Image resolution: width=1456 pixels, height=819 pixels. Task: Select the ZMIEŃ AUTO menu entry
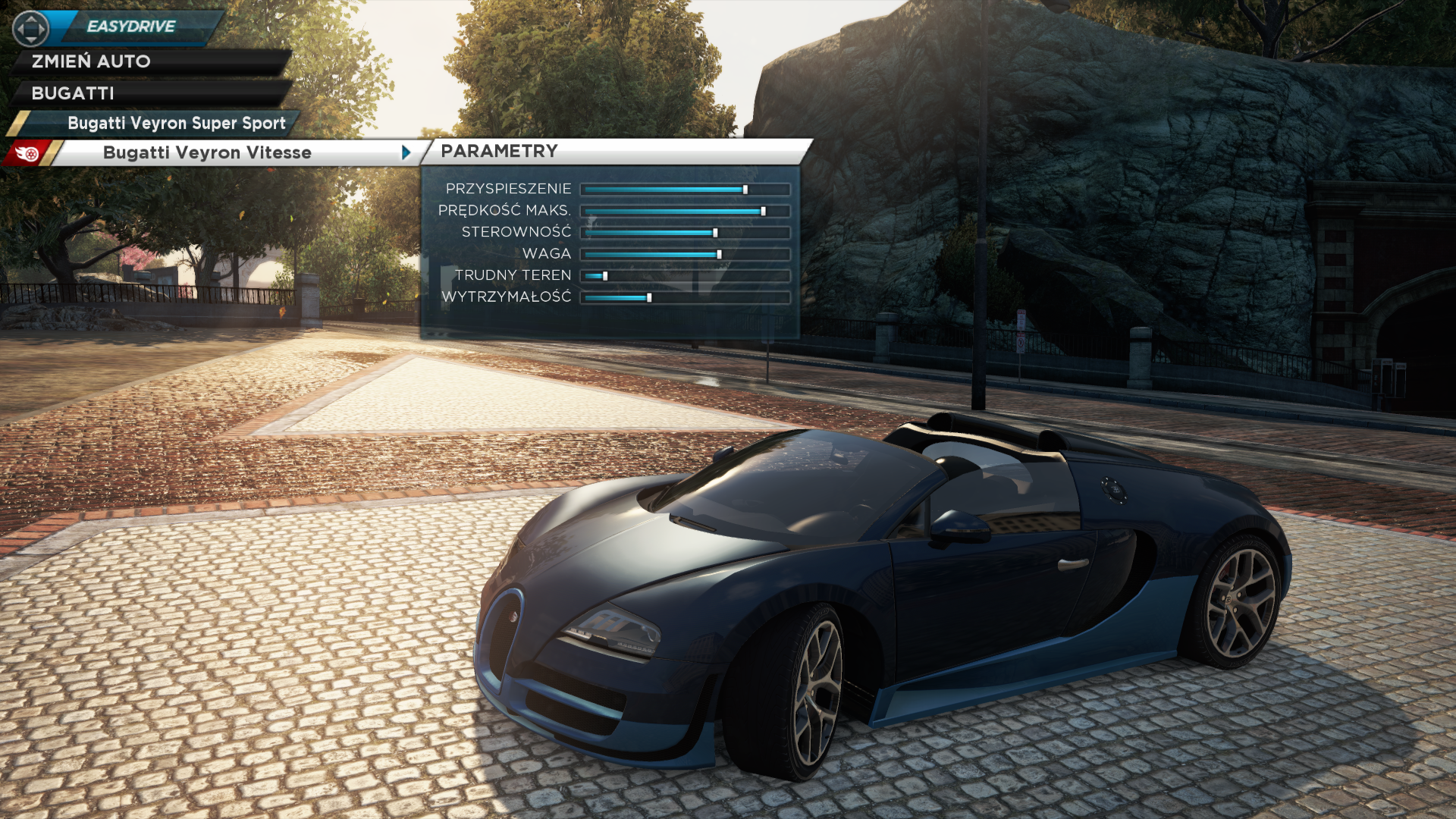[91, 61]
